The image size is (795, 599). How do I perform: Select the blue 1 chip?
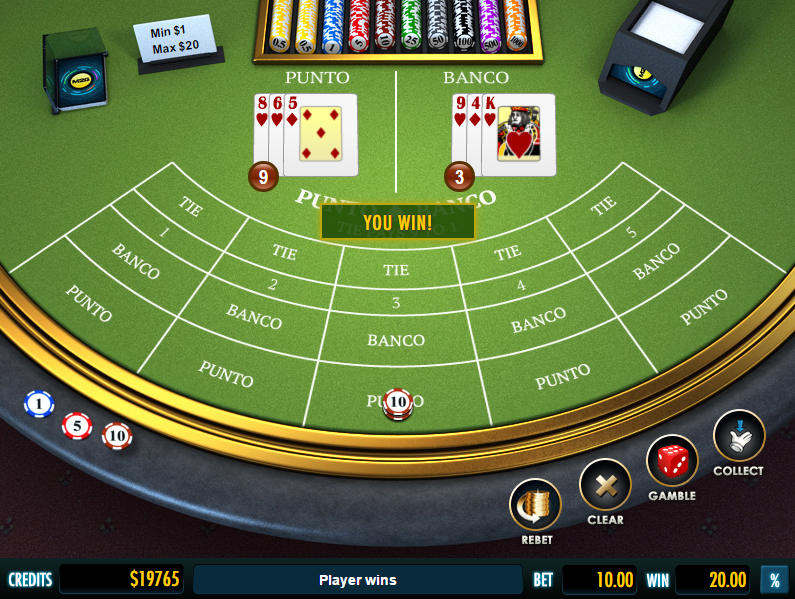pyautogui.click(x=39, y=404)
